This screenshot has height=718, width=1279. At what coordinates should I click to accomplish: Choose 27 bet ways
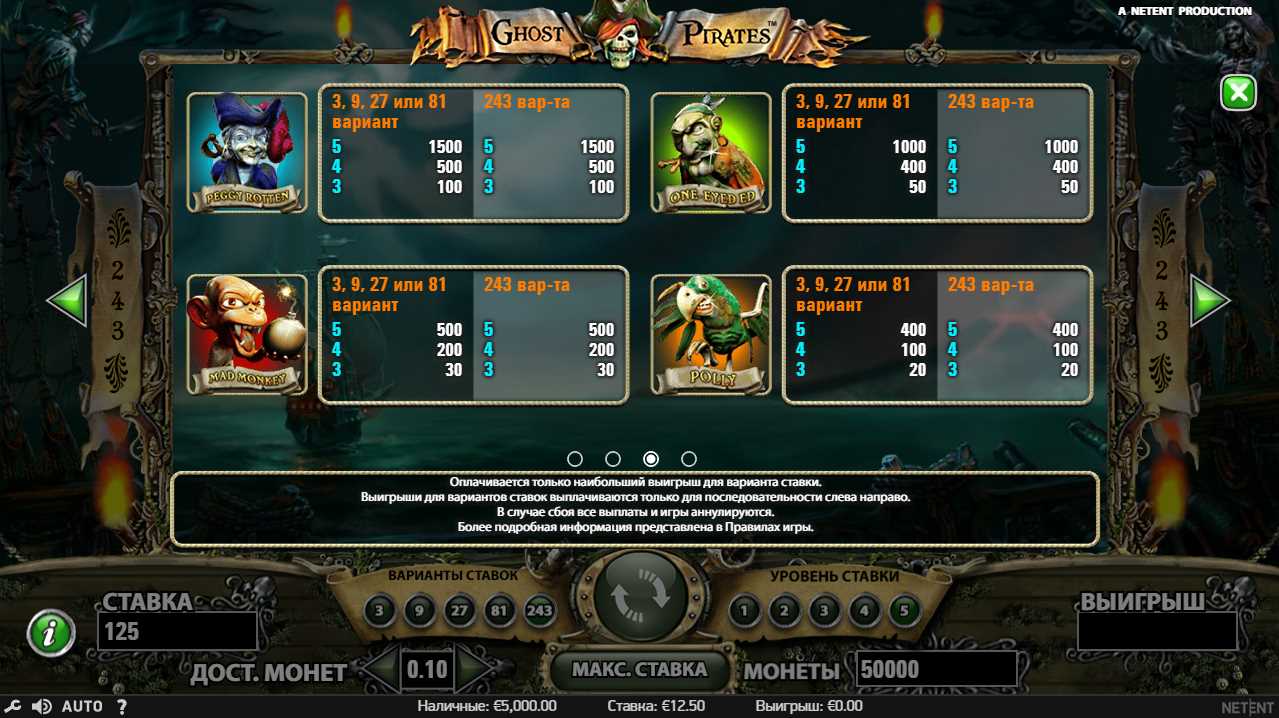[459, 609]
